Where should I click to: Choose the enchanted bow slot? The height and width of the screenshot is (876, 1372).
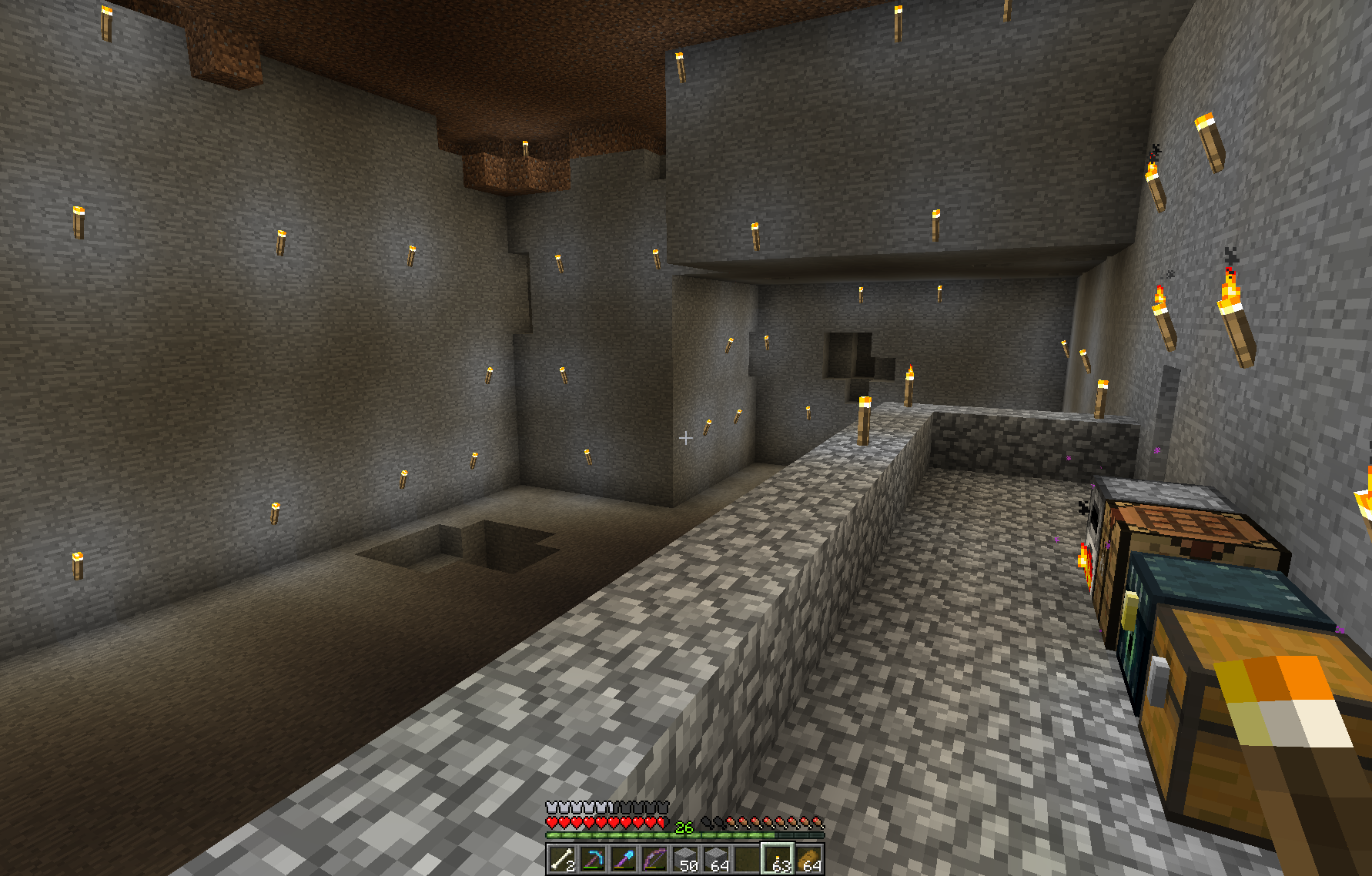point(654,859)
